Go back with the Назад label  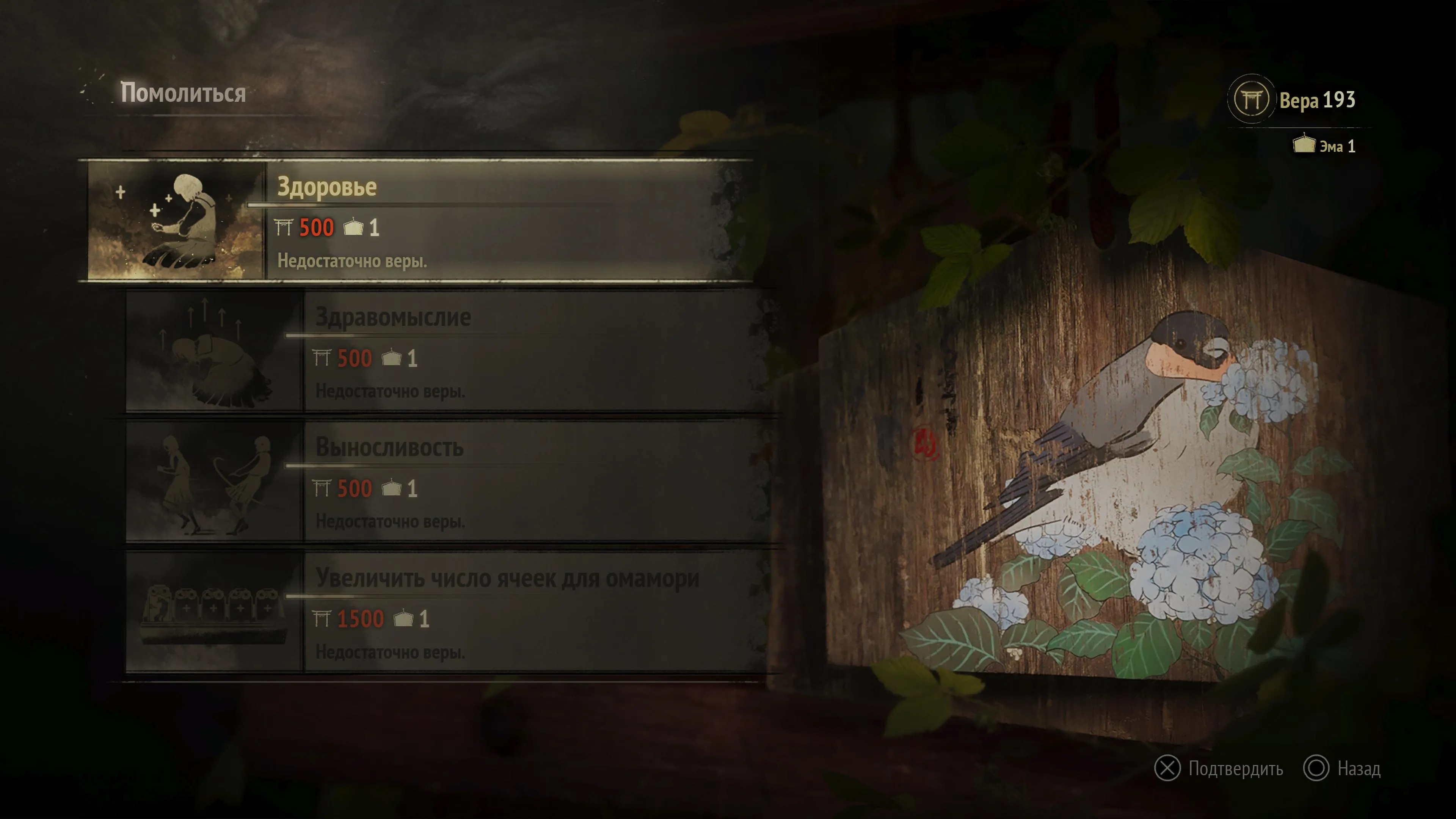click(1358, 769)
